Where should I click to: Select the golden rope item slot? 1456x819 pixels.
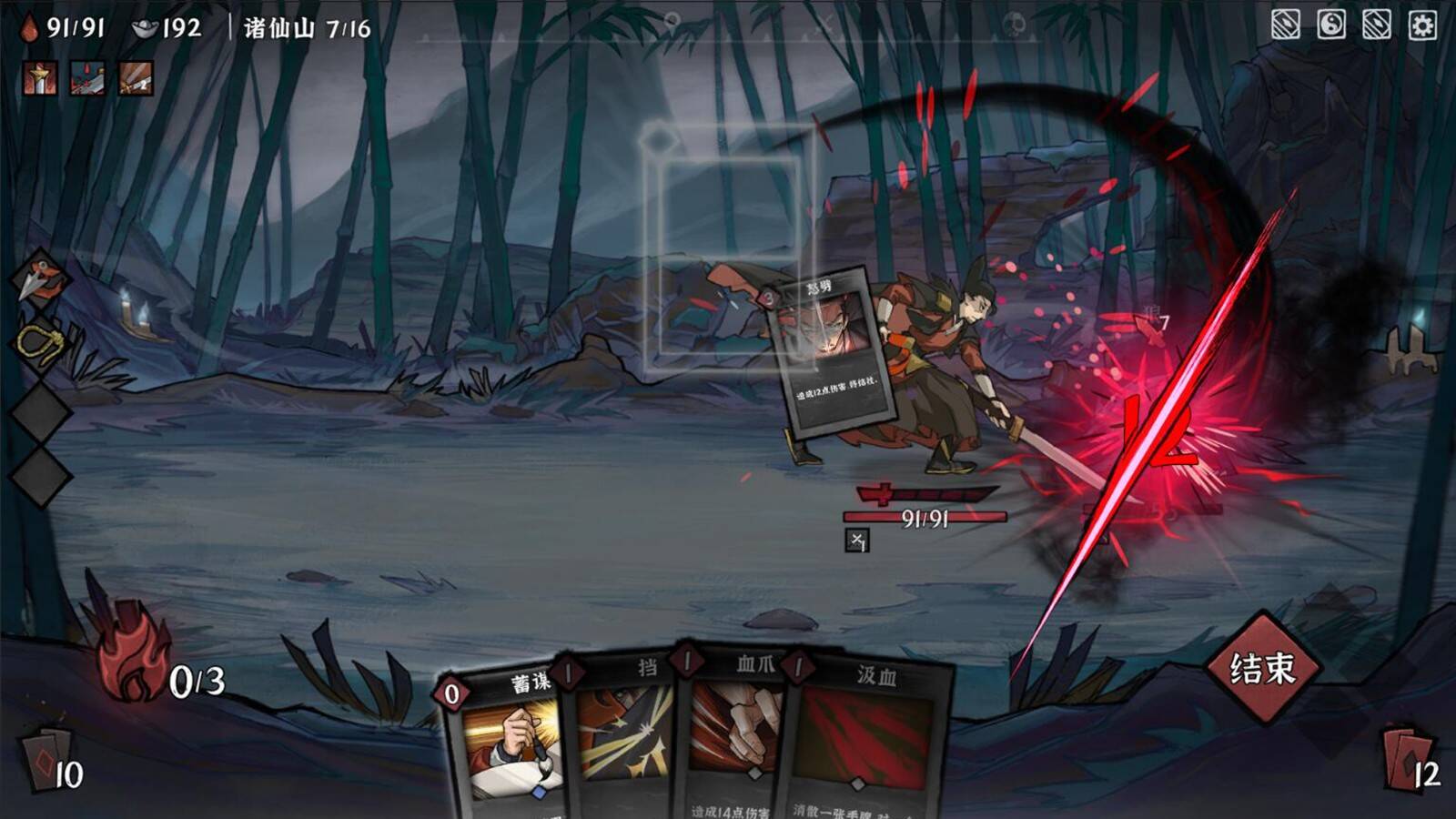40,342
